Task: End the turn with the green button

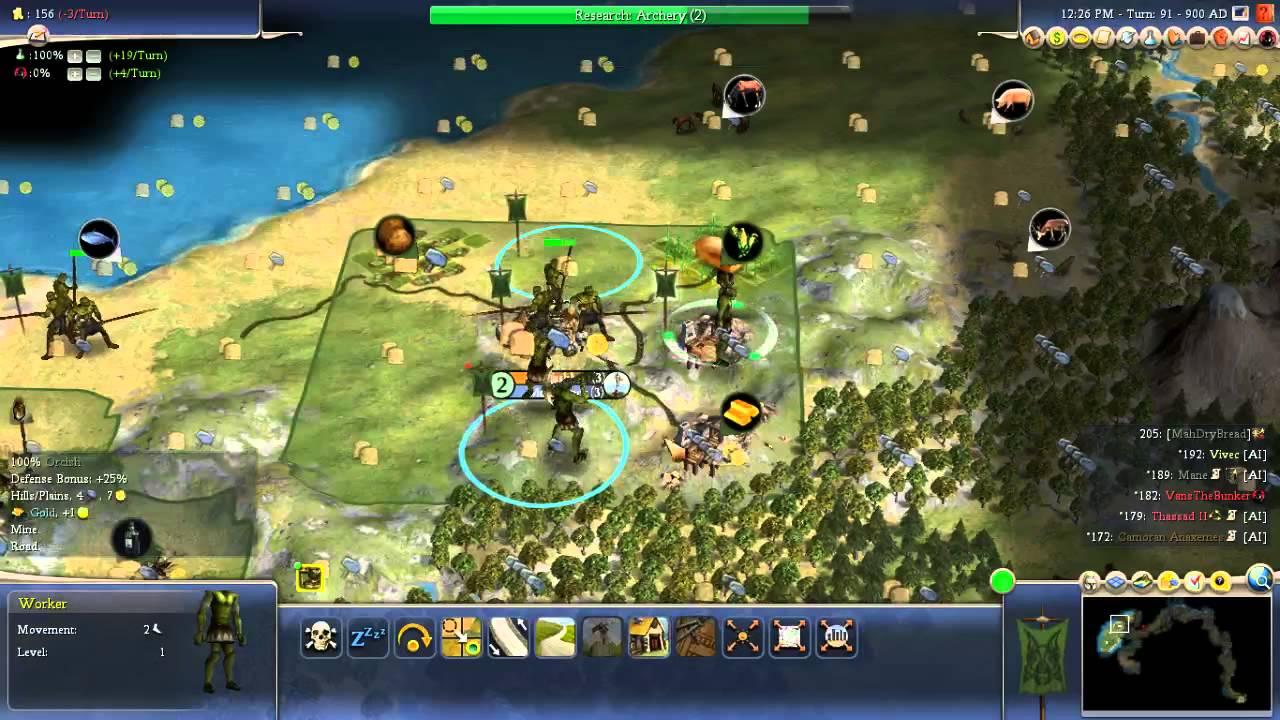Action: [x=1002, y=581]
